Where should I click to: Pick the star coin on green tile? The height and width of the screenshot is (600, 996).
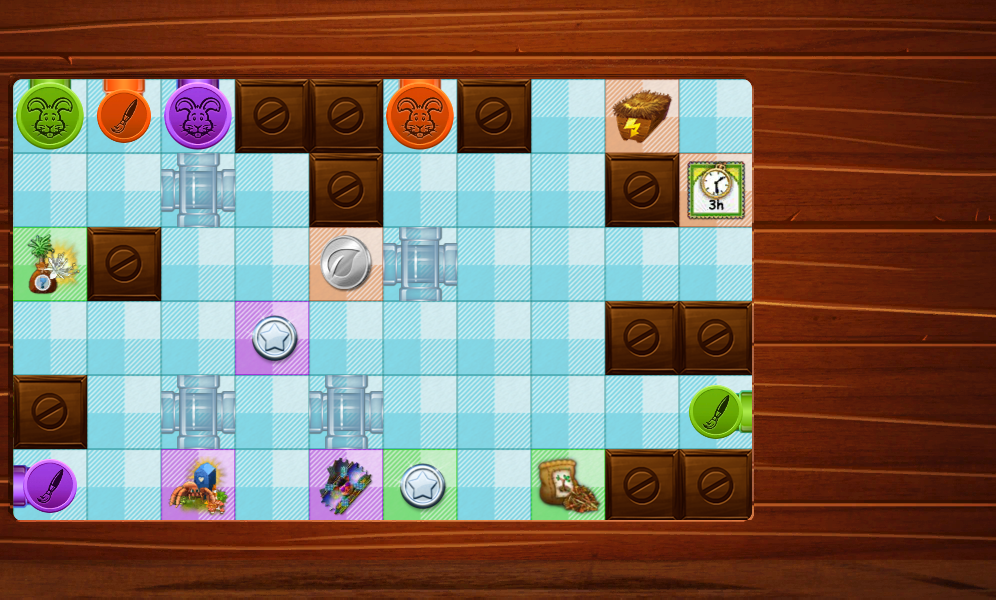point(420,486)
